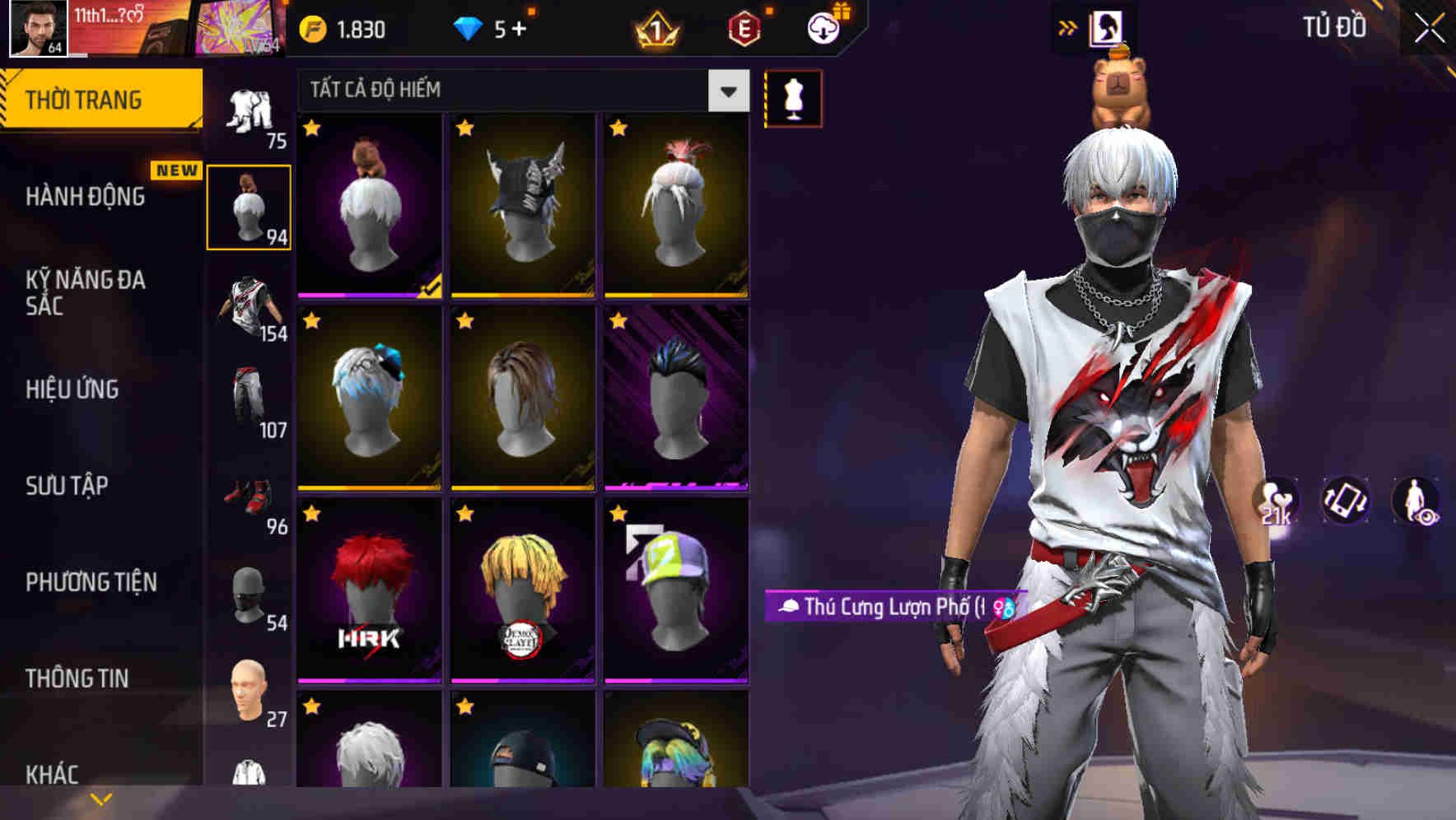The height and width of the screenshot is (820, 1456).
Task: Collapse the panel using the double-arrow chevrons
Action: pos(1068,26)
